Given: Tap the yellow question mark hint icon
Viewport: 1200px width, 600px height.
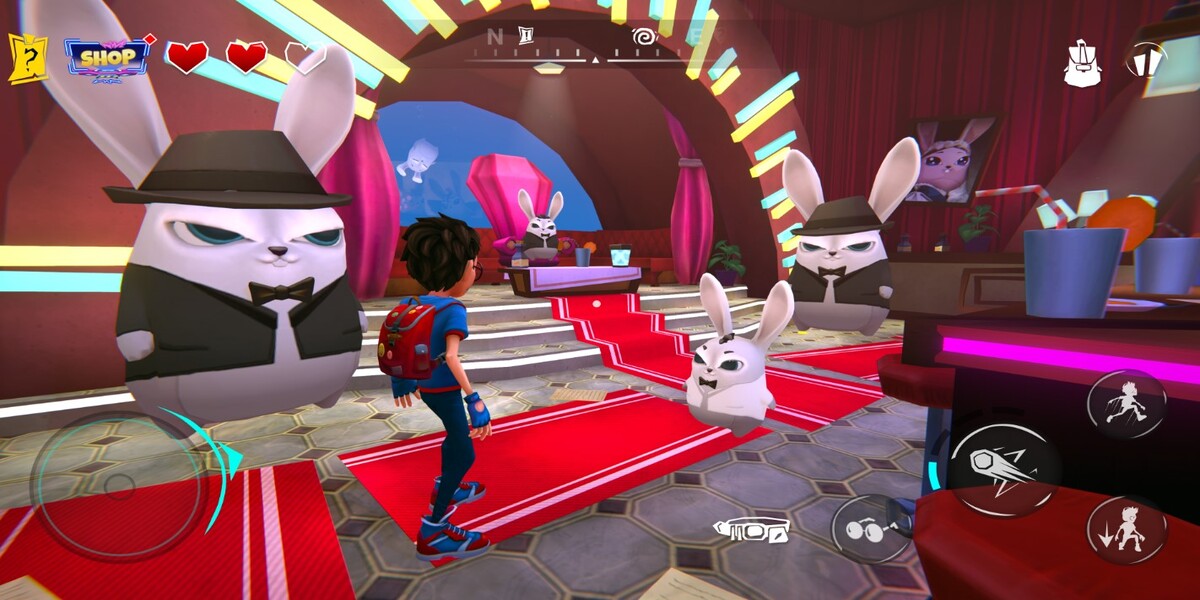Looking at the screenshot, I should coord(28,58).
